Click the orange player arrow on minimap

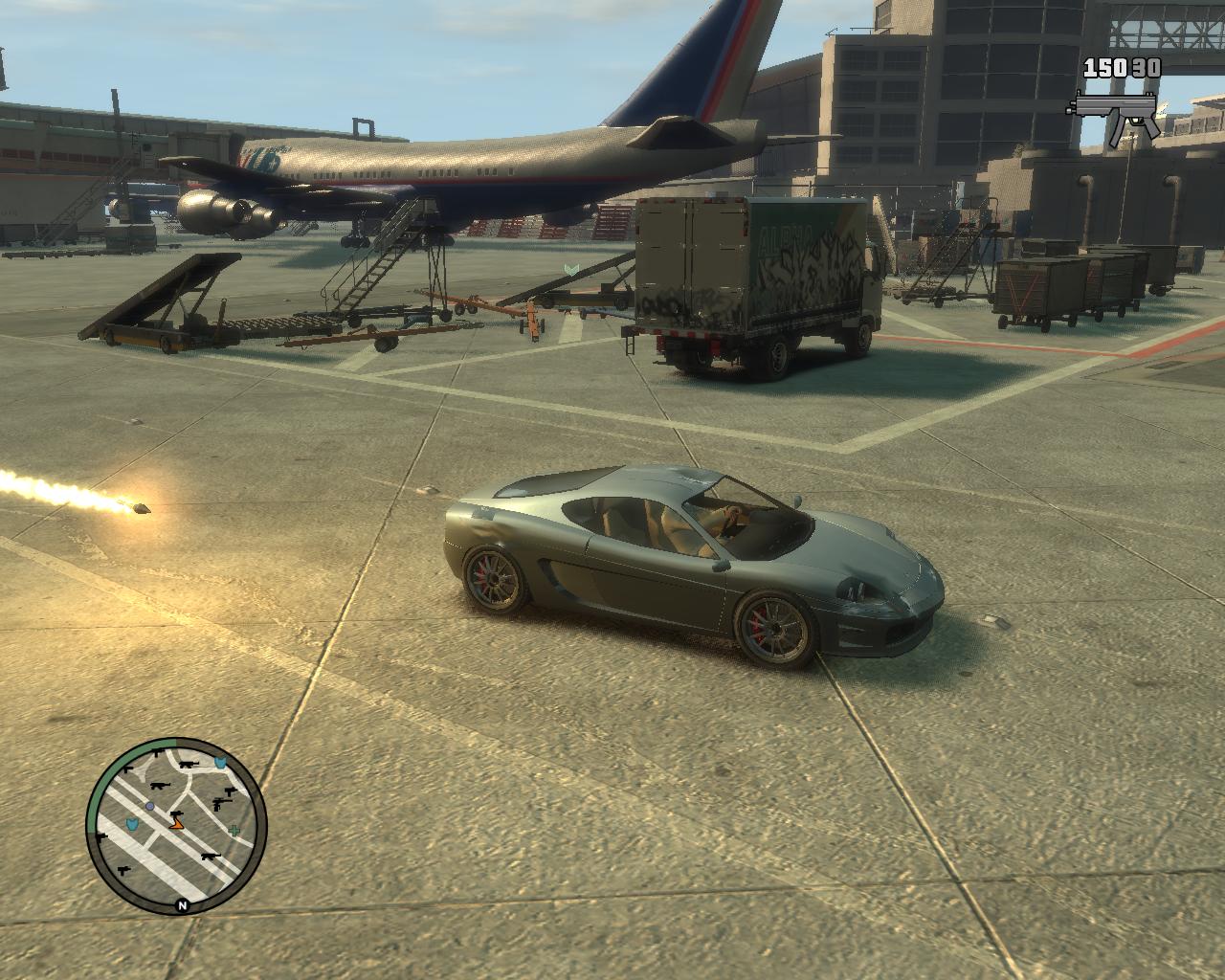click(176, 822)
